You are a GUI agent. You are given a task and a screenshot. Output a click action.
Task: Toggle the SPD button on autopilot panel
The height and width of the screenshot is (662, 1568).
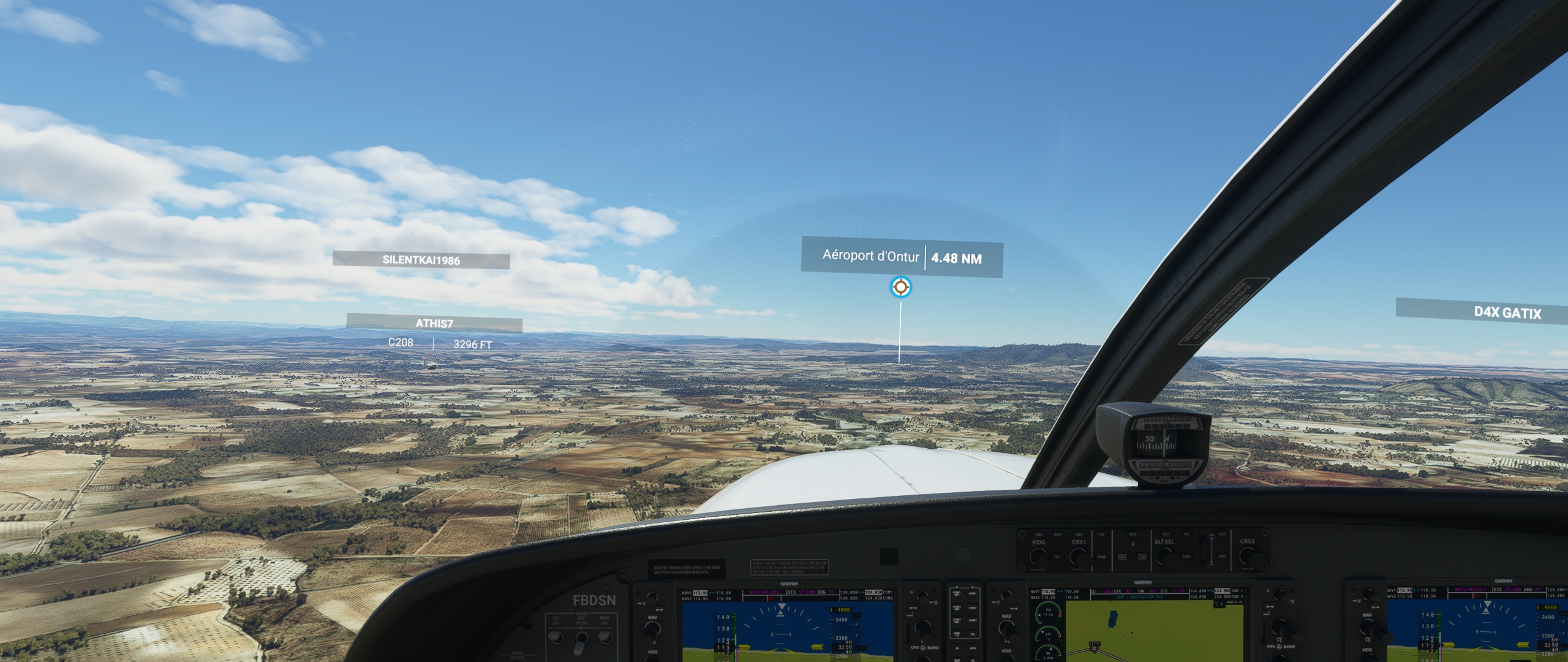click(x=1222, y=557)
